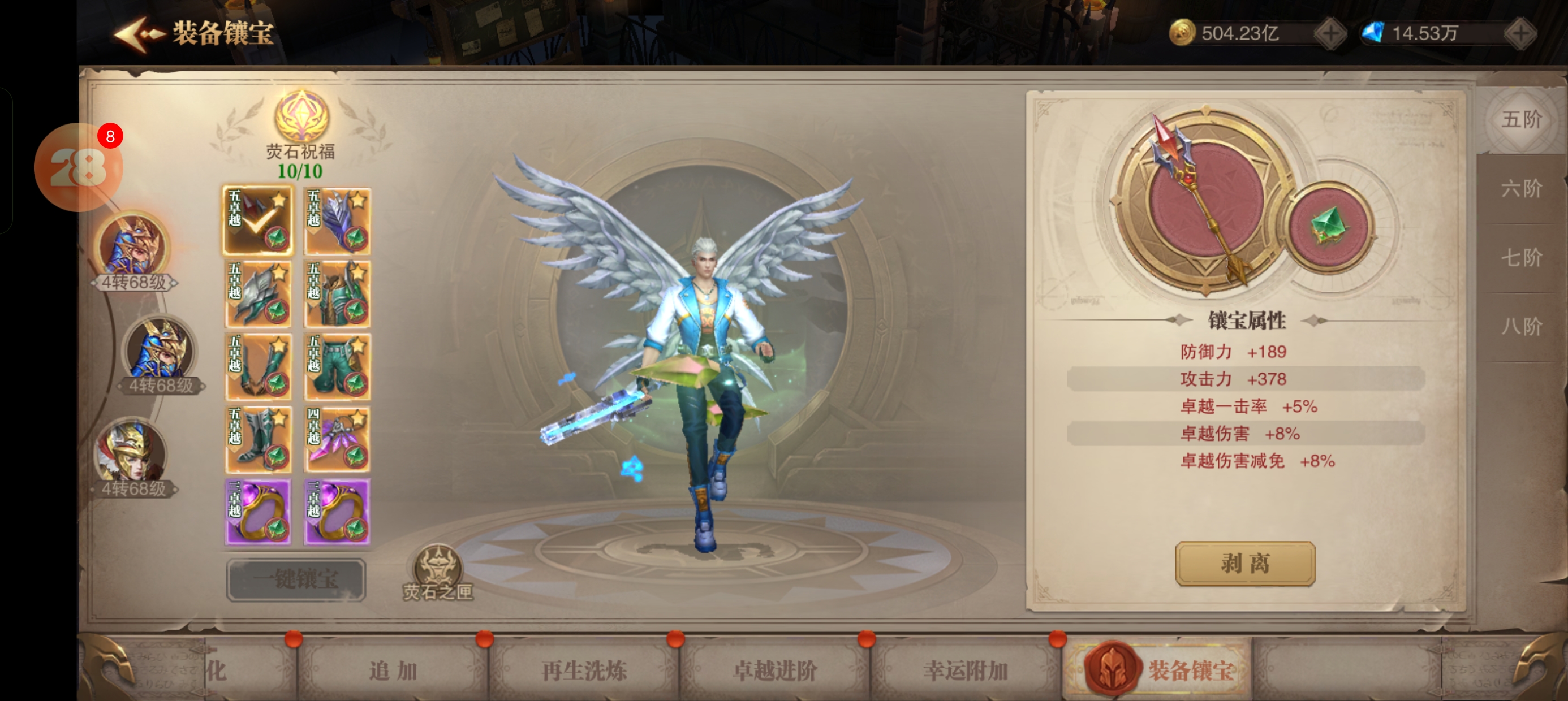Image resolution: width=1568 pixels, height=701 pixels.
Task: Switch to the 幸运附加 tab
Action: [966, 670]
